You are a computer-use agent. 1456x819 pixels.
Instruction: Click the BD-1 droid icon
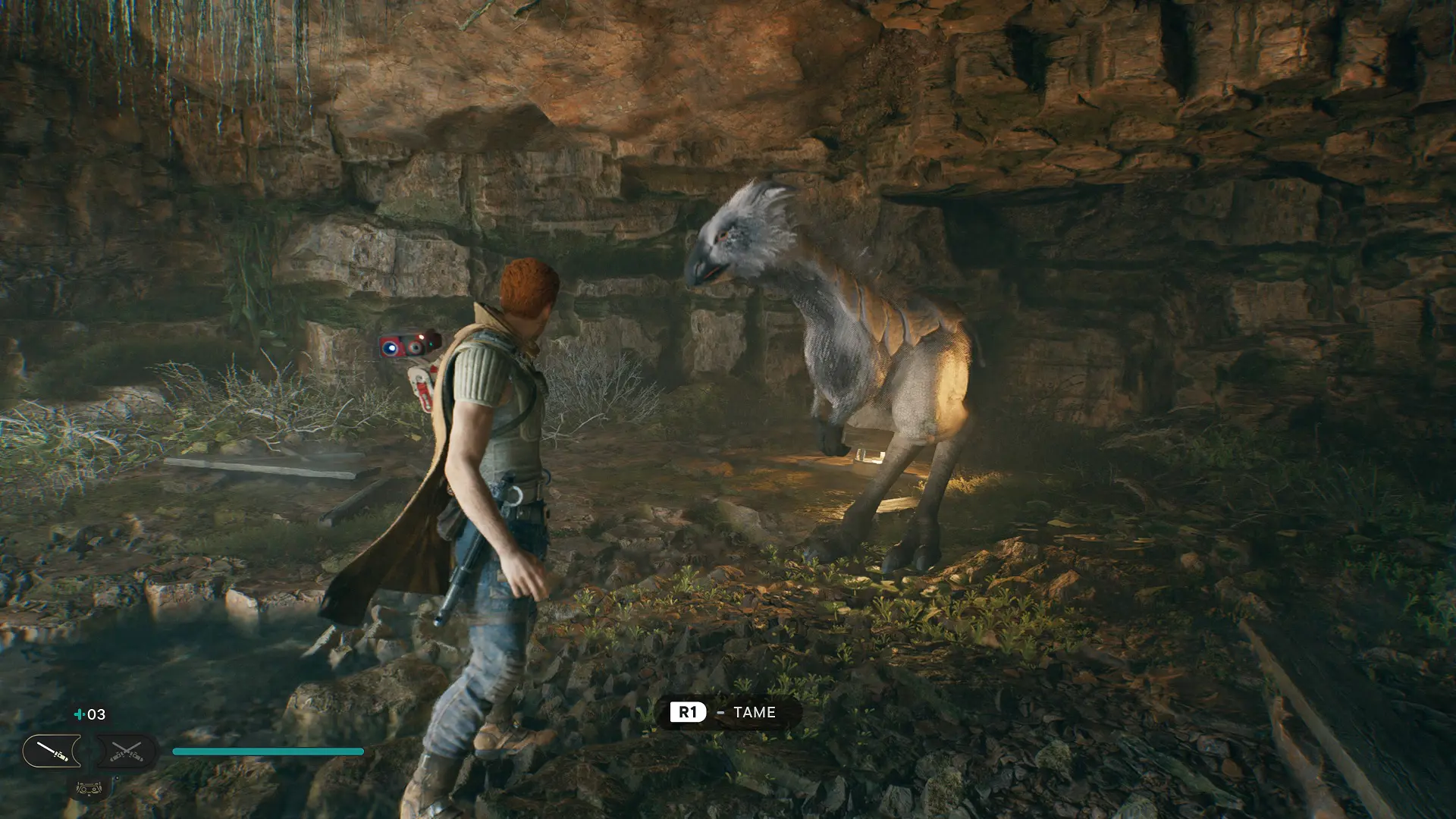[89, 789]
